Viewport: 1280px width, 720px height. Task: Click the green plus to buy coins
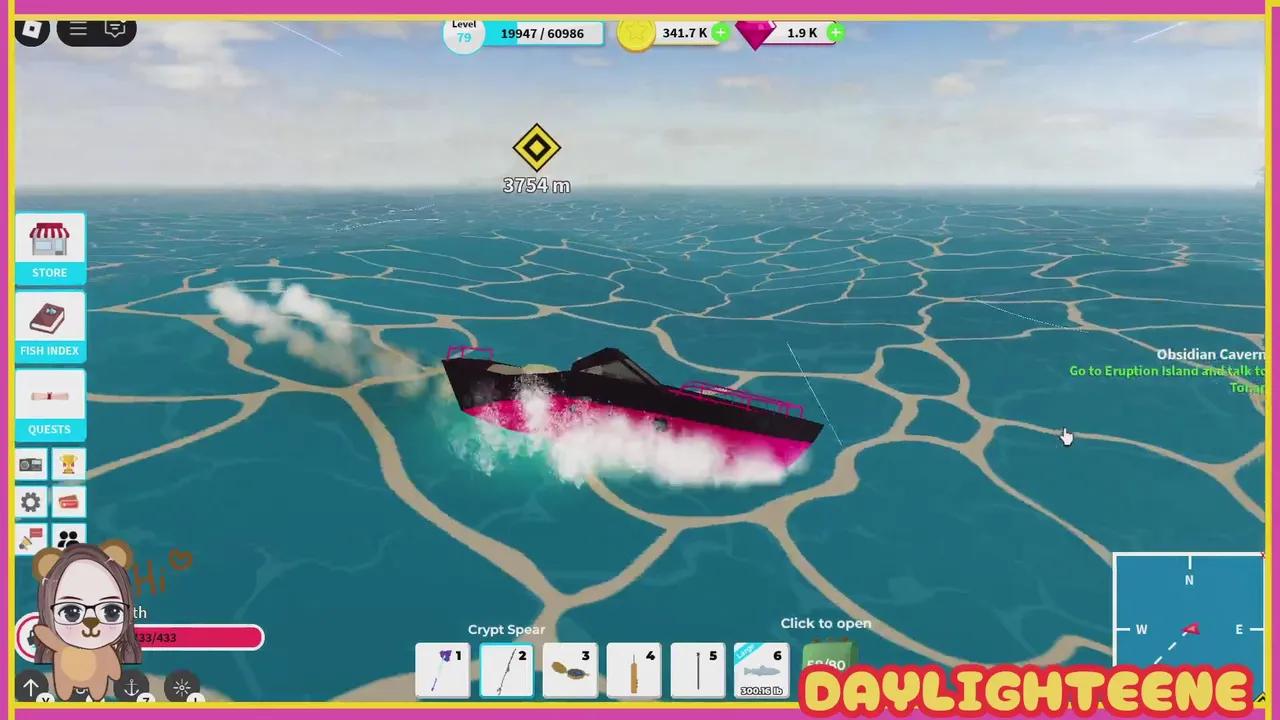coord(720,33)
